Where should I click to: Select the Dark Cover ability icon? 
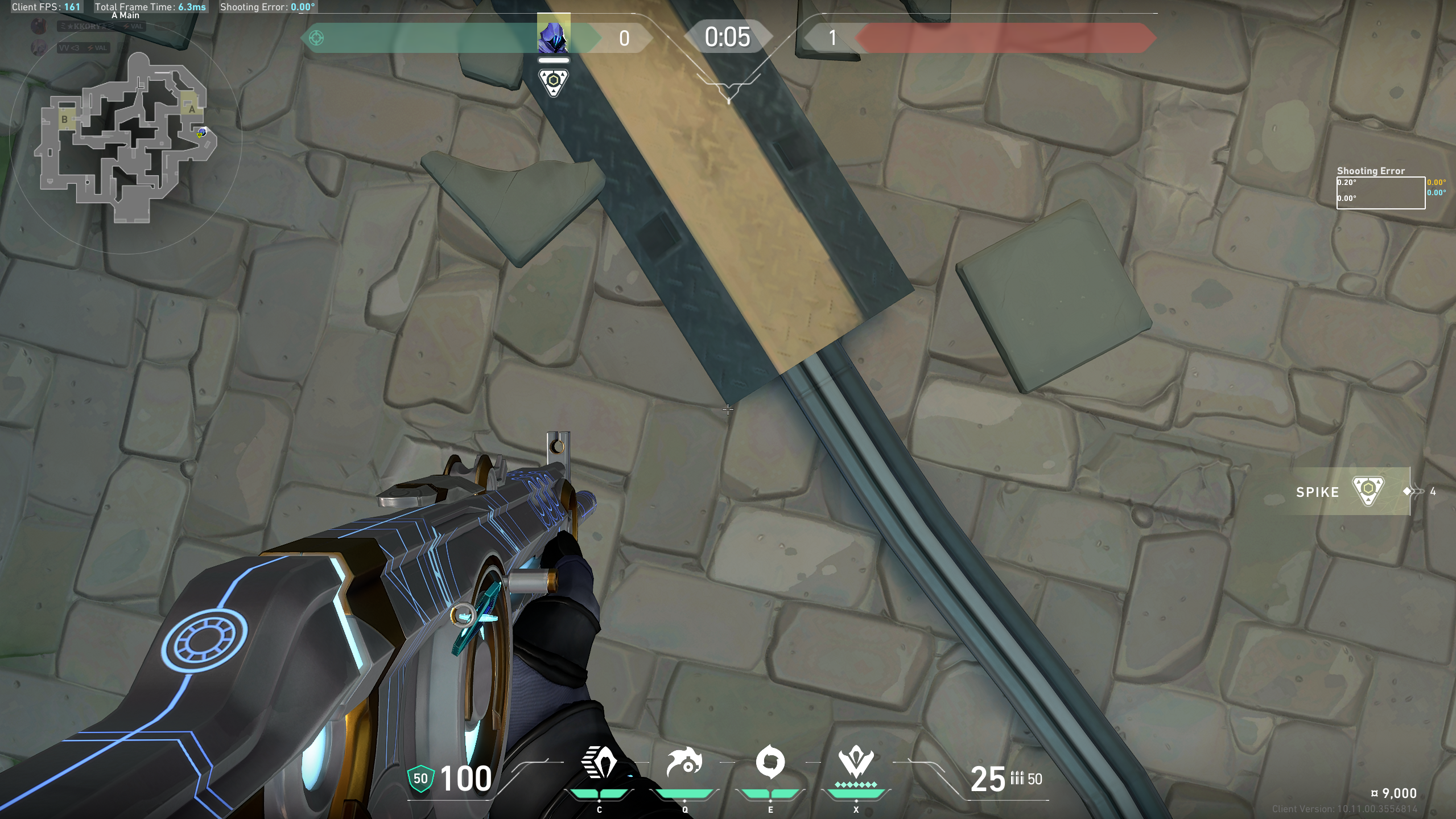[x=770, y=763]
